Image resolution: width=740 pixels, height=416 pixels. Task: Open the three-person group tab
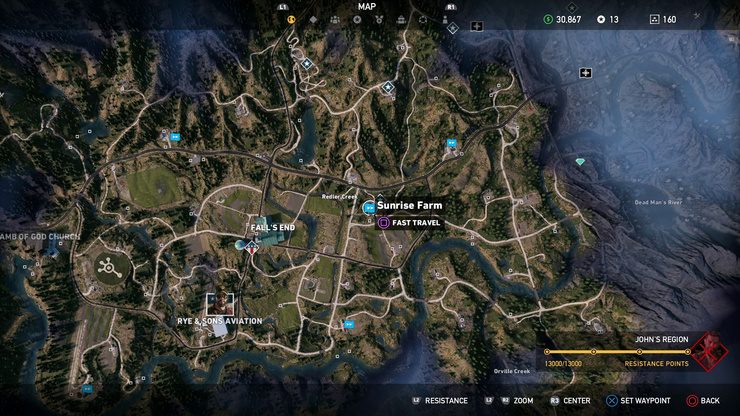tap(335, 19)
